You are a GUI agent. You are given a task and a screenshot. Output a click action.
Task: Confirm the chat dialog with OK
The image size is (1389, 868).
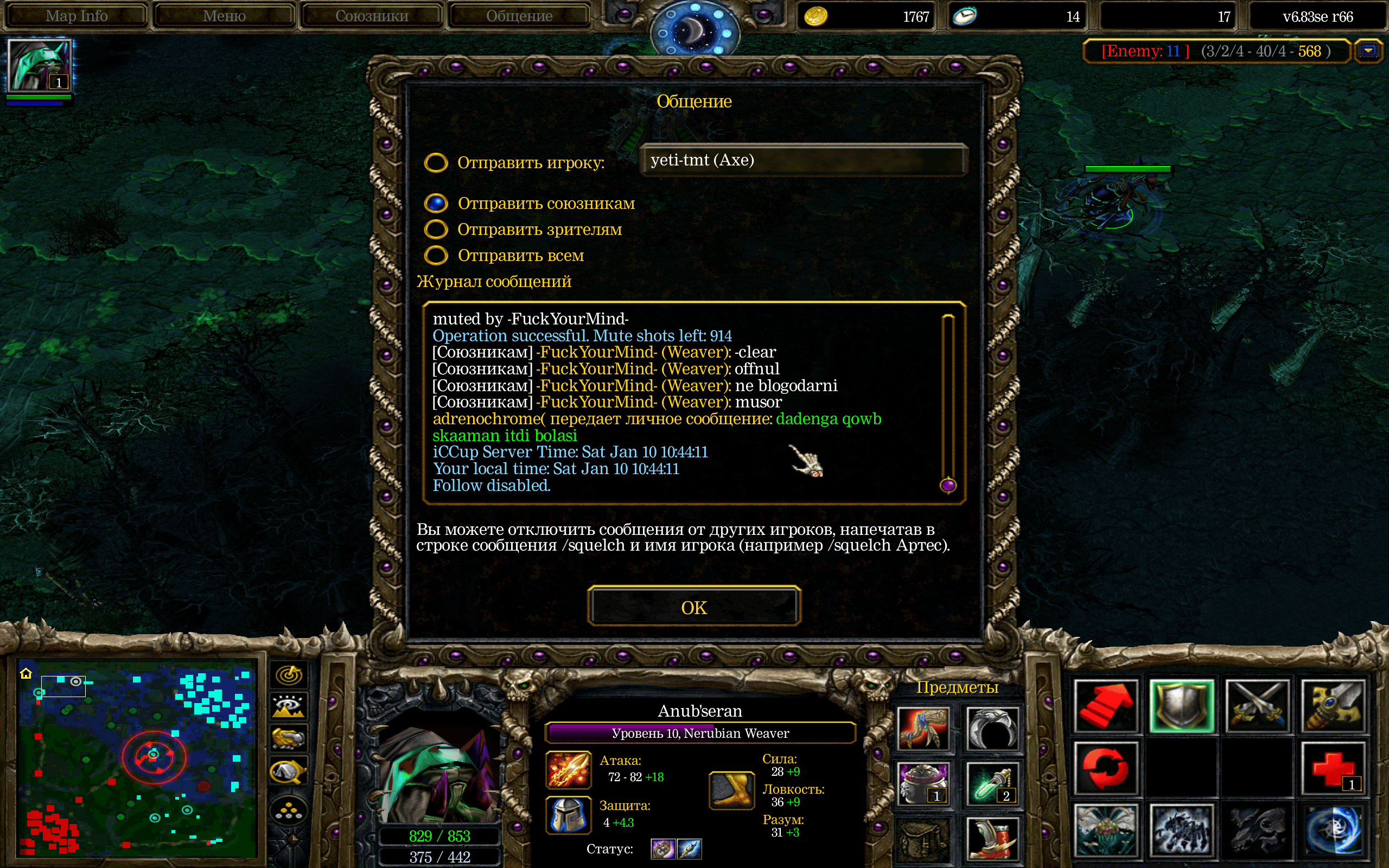[694, 607]
